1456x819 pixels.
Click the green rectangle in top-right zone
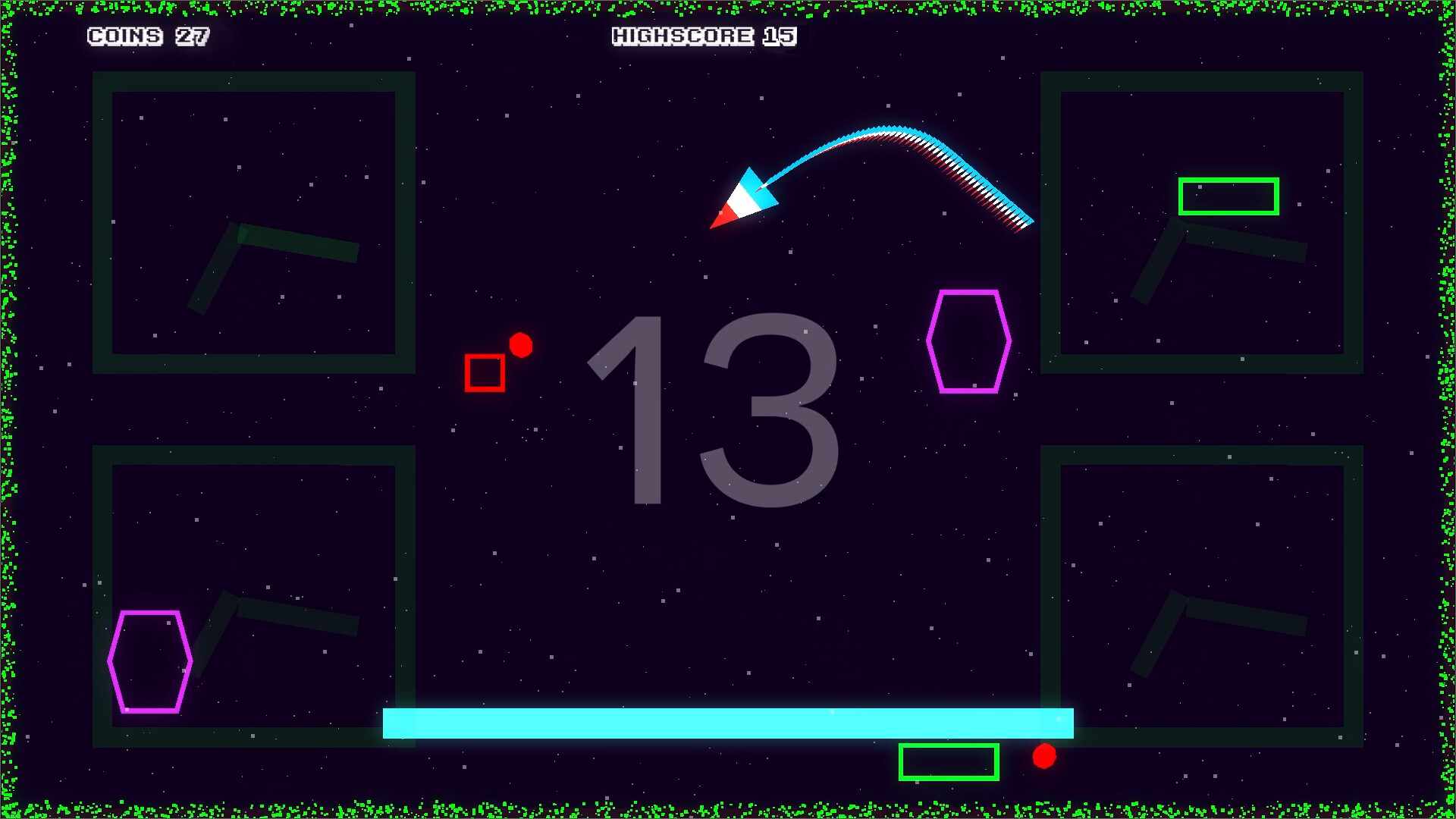tap(1227, 195)
